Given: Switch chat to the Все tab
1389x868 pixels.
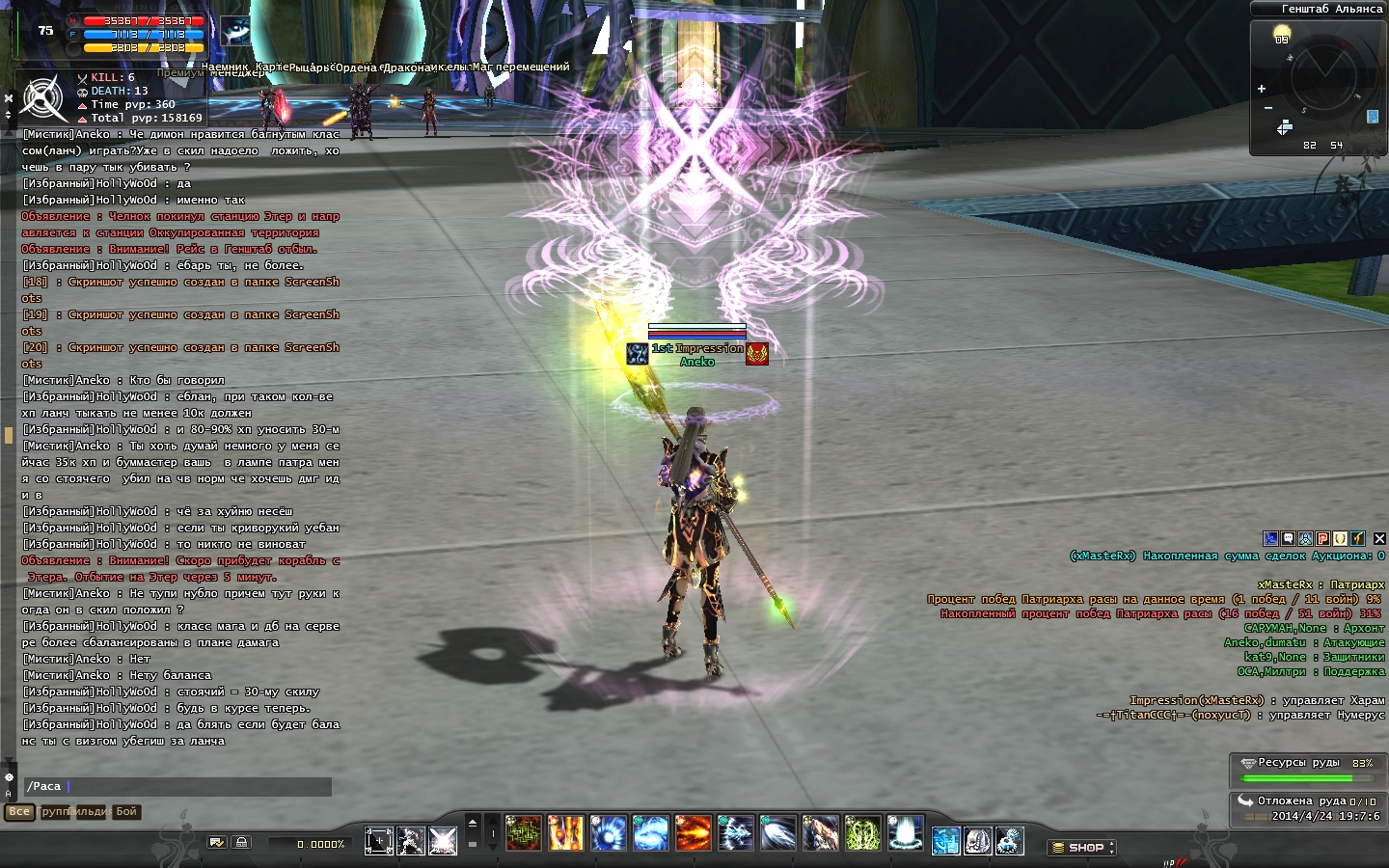Looking at the screenshot, I should click(x=19, y=812).
